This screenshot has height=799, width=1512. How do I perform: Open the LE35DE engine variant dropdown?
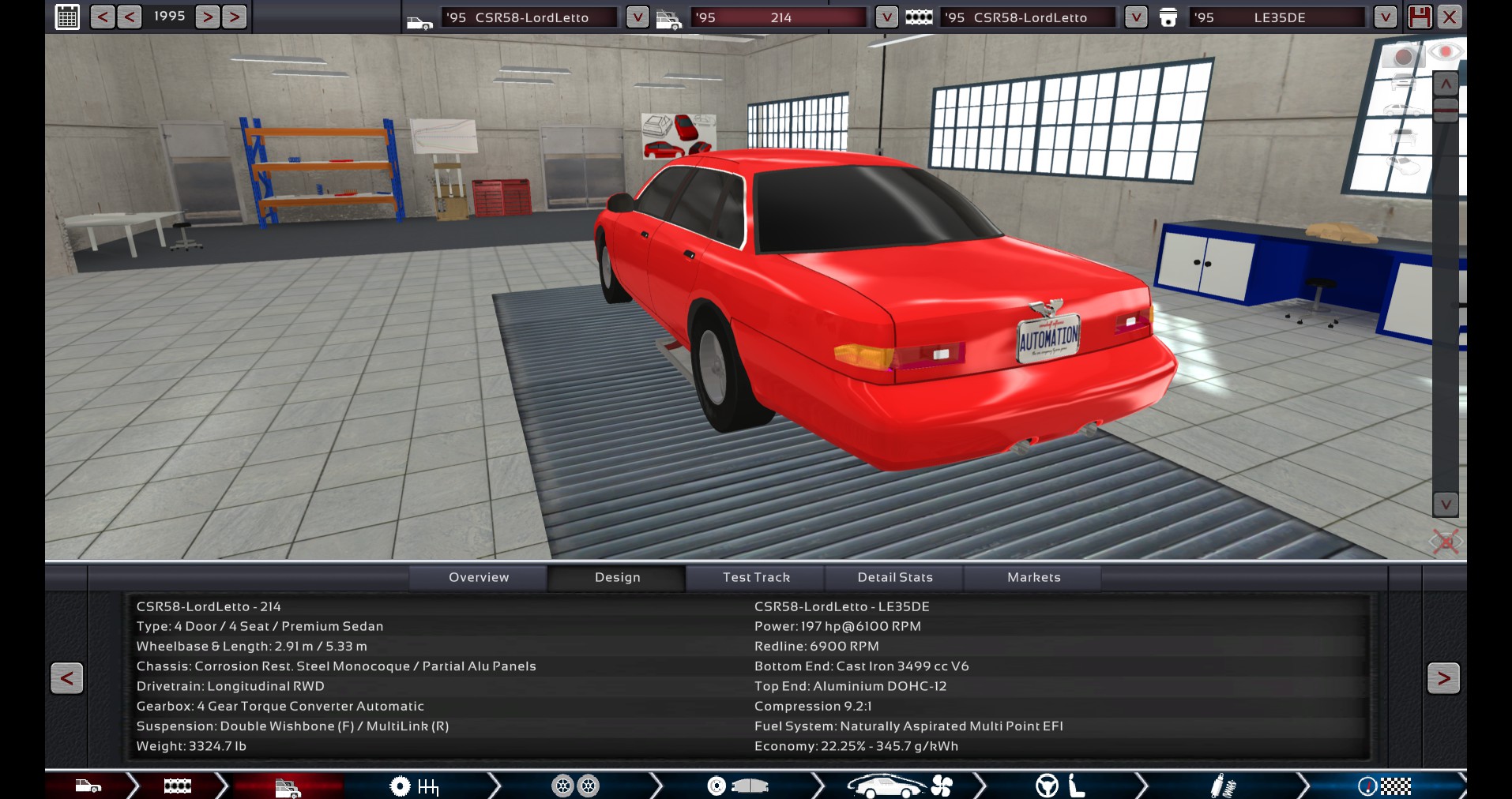click(1384, 17)
